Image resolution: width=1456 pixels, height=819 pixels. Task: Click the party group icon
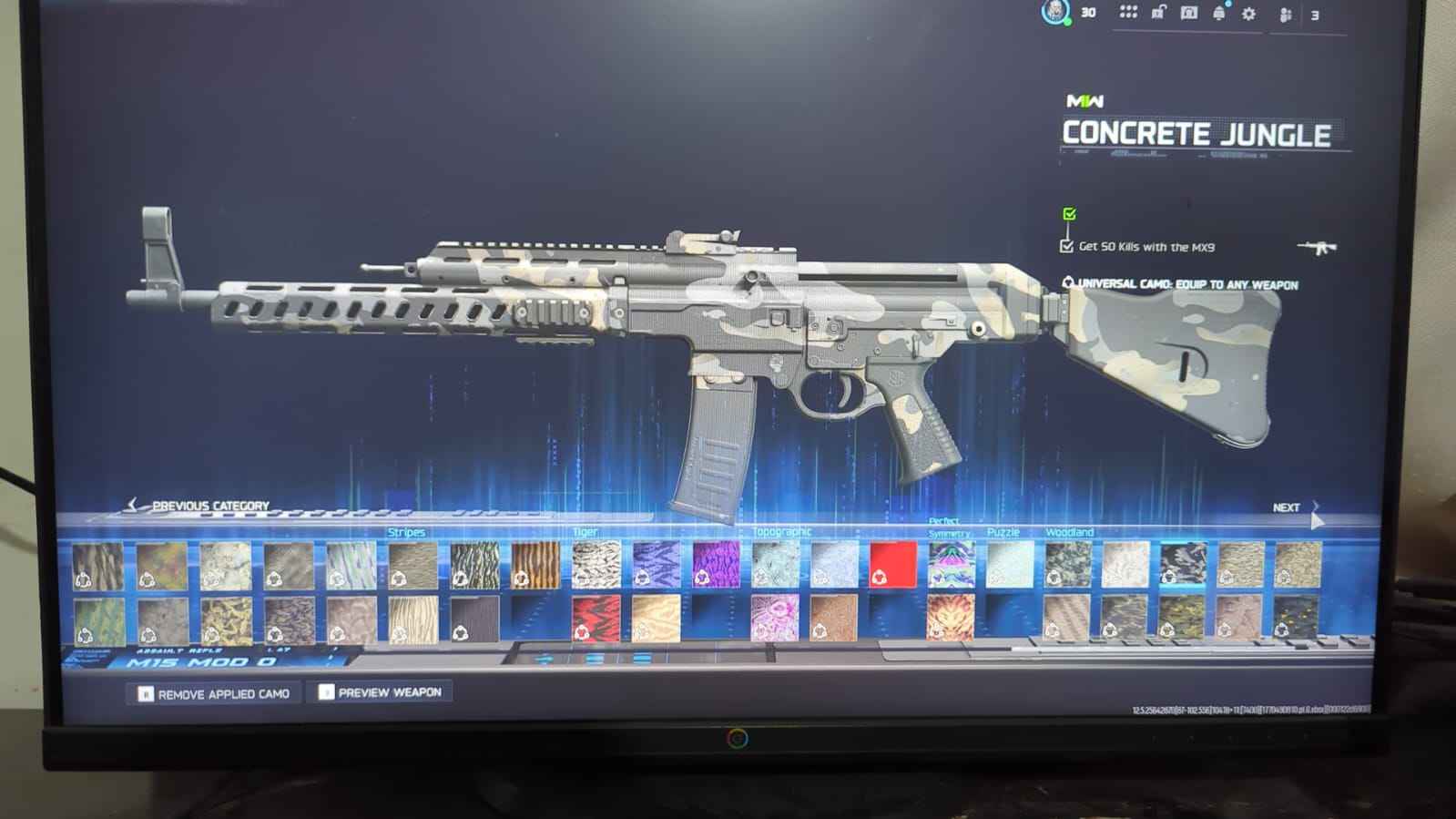click(1286, 14)
